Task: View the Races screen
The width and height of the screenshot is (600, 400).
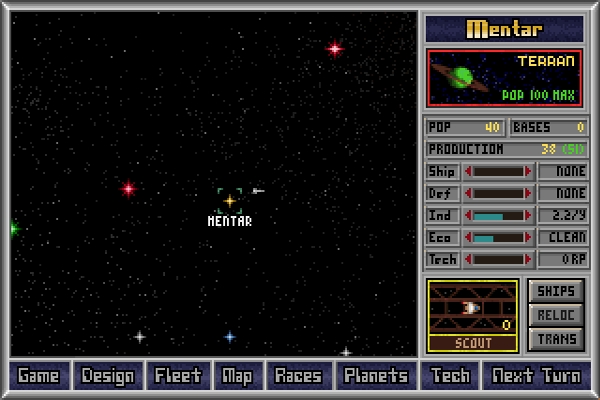Action: tap(298, 376)
